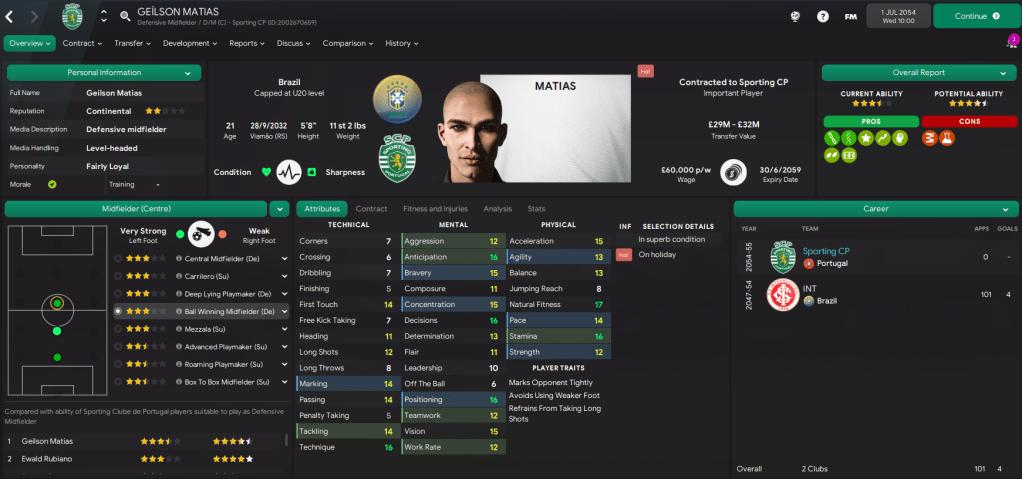Open the Discuss menu
The image size is (1022, 479).
(x=293, y=43)
